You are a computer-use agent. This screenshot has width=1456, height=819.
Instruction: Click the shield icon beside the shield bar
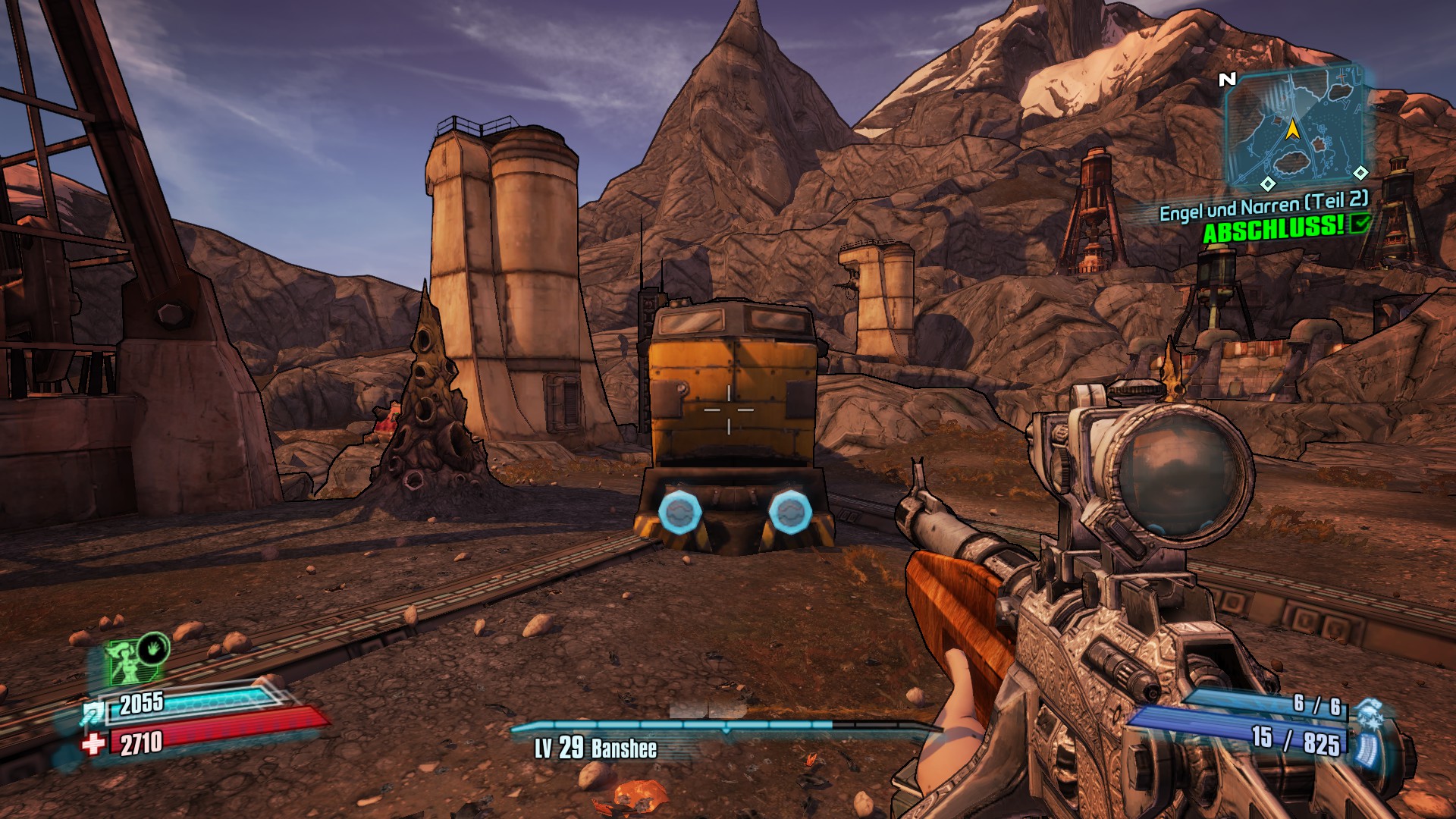click(x=93, y=713)
